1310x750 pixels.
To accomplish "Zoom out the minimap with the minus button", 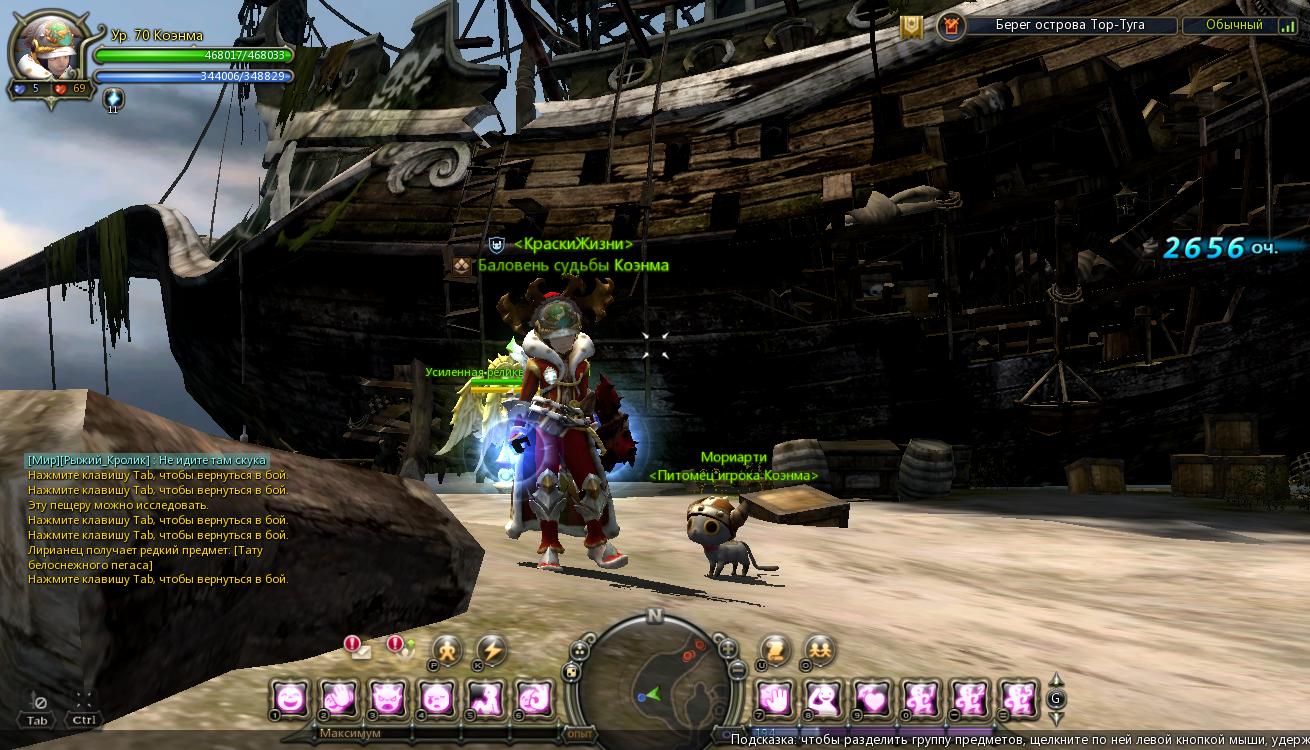I will coord(737,670).
